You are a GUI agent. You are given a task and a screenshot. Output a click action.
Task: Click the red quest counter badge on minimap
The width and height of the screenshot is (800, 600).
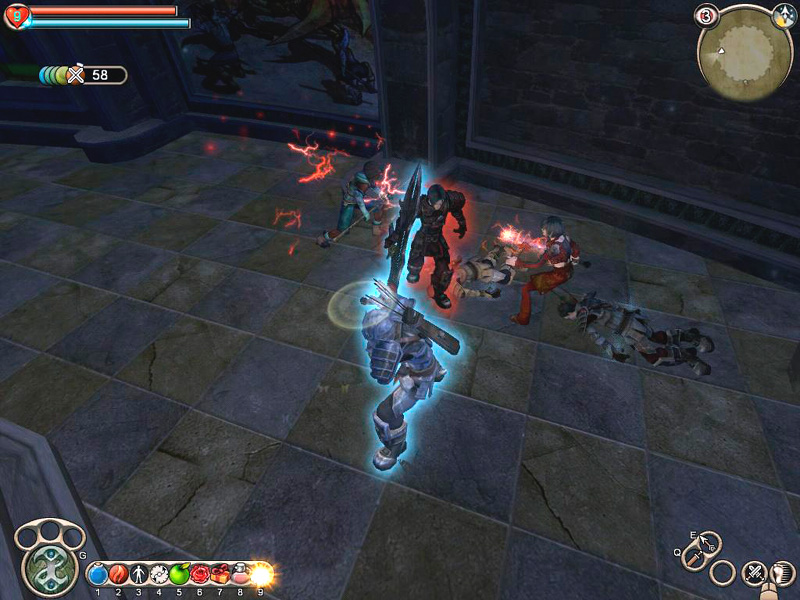[706, 16]
